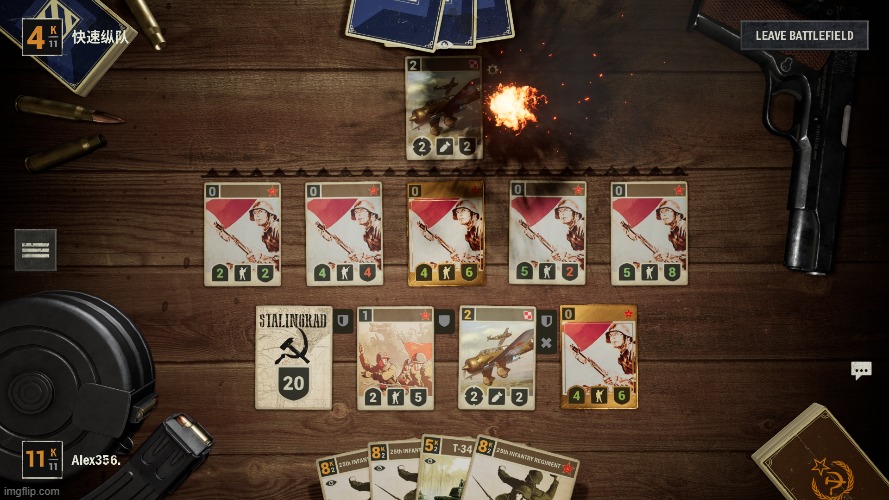Open the side menu with the striped icon
Screen dimensions: 889x500
pos(35,250)
